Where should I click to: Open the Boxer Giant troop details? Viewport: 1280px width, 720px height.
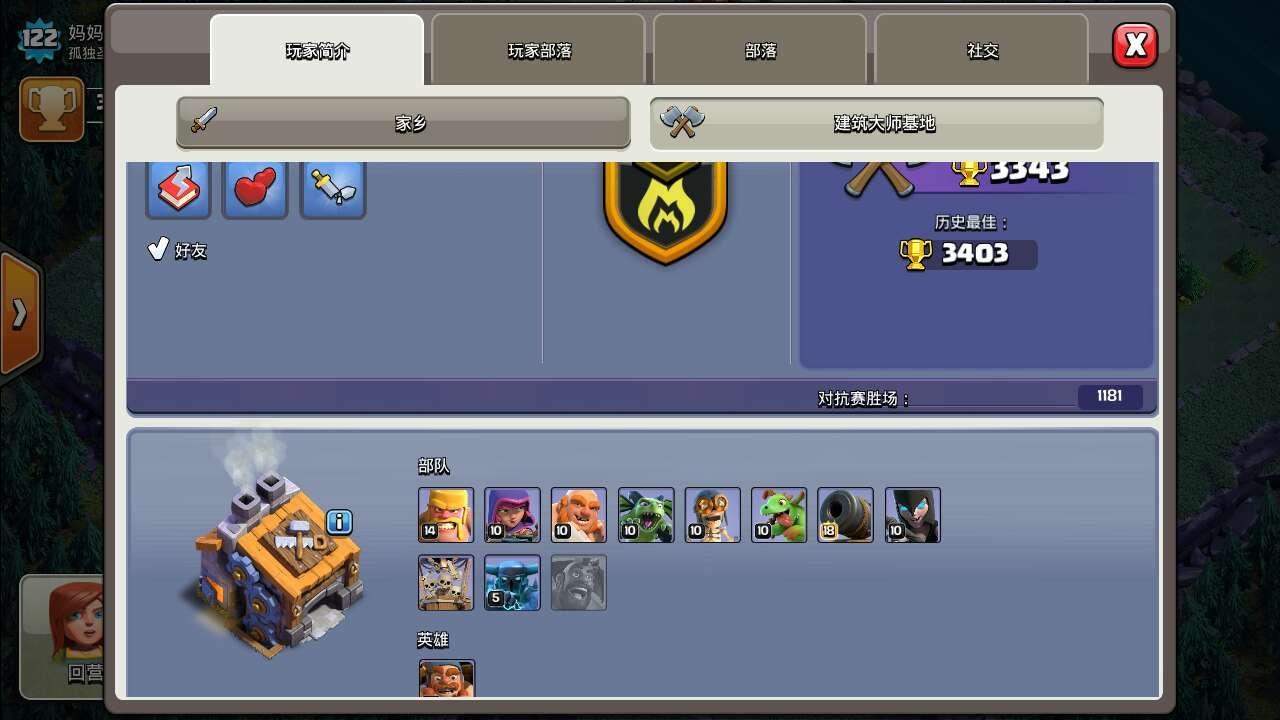click(x=579, y=515)
